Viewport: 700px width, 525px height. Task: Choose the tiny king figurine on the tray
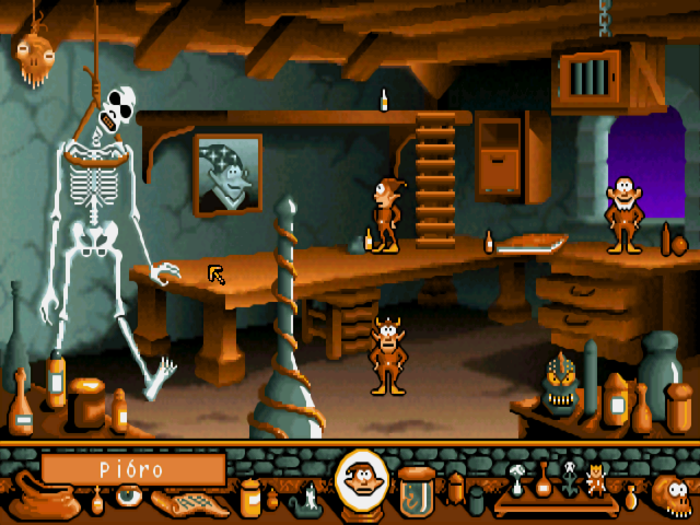598,480
